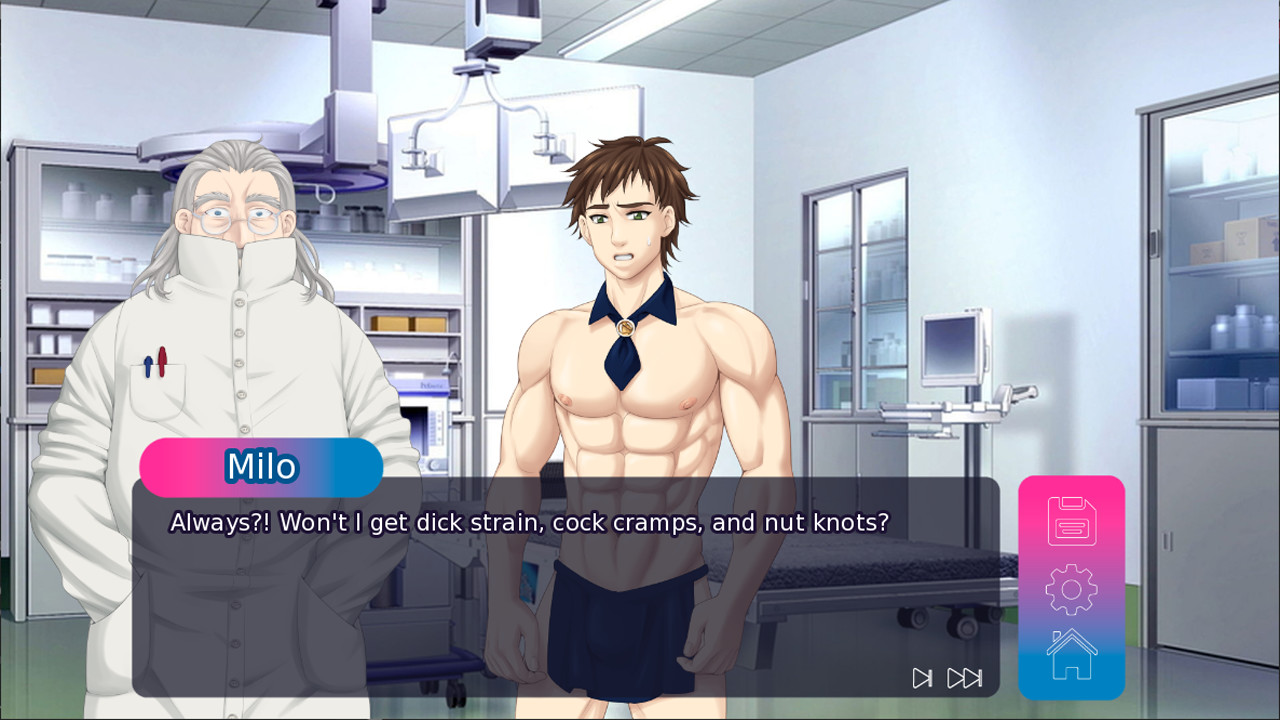
Task: Click the dialogue line about dick strain
Action: 530,522
